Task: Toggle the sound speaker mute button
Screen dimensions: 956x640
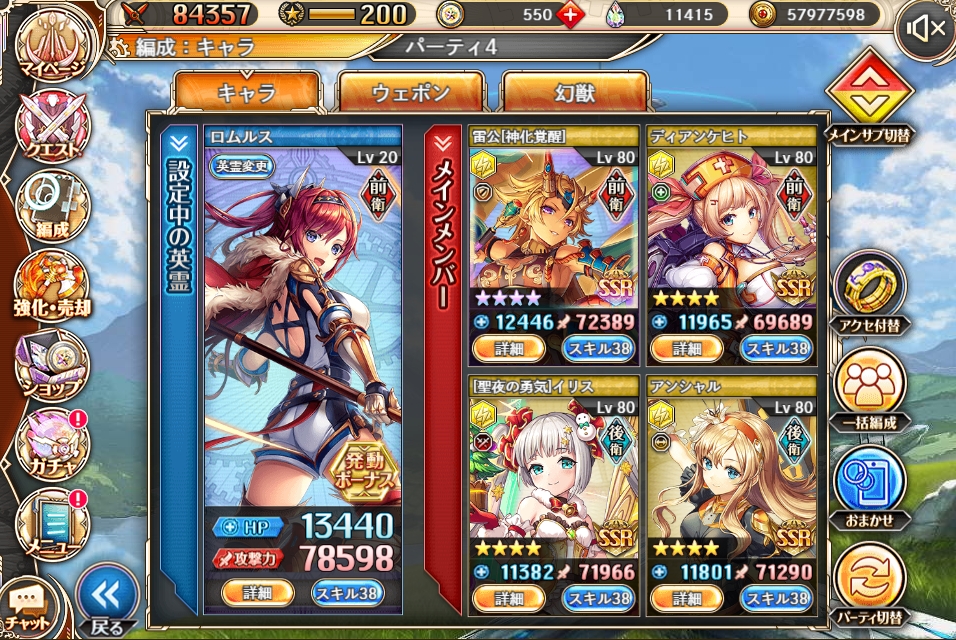Action: tap(924, 29)
